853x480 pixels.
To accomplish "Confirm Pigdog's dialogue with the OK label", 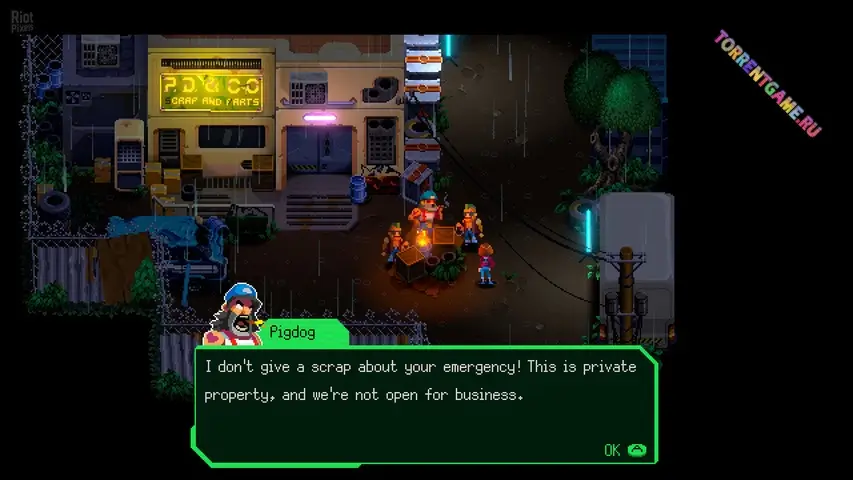I will point(614,450).
